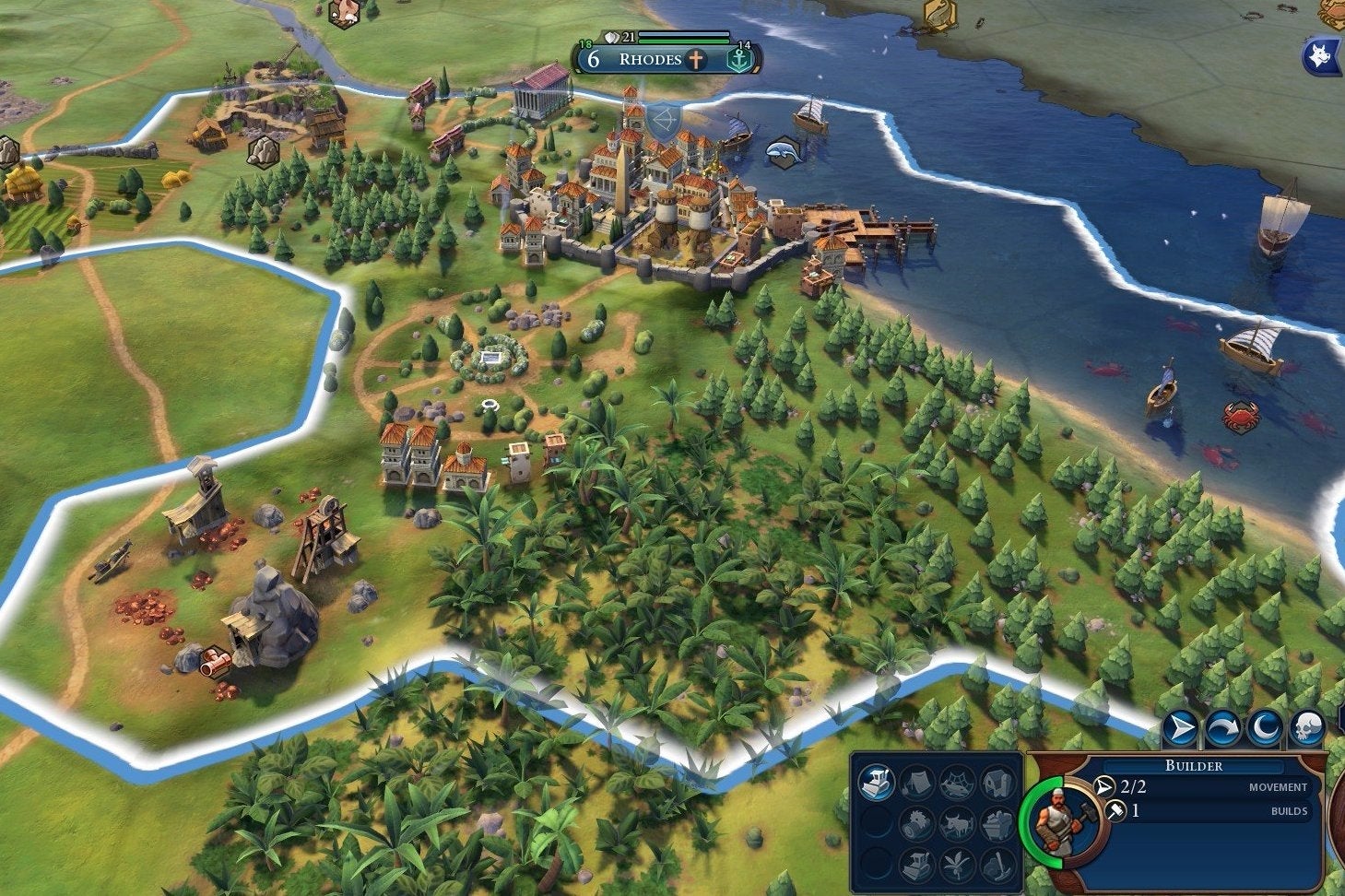Click the lumber mill improvement icon
The height and width of the screenshot is (896, 1345).
coord(917,825)
